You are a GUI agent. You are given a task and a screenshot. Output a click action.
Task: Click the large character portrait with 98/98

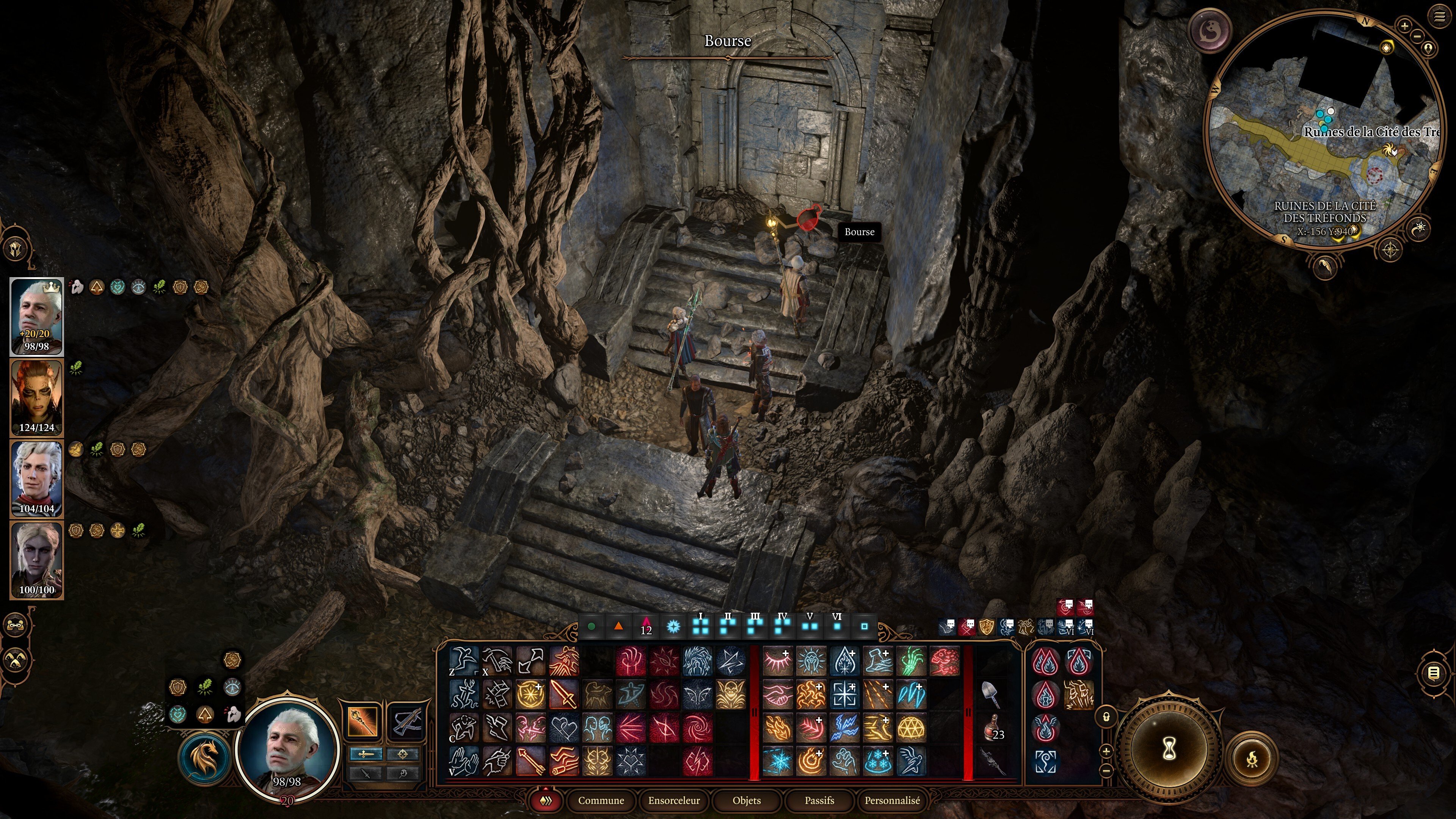(x=287, y=749)
